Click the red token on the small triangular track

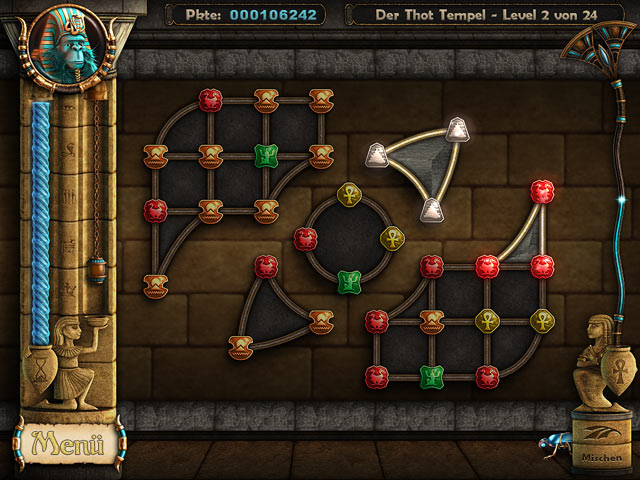[265, 266]
